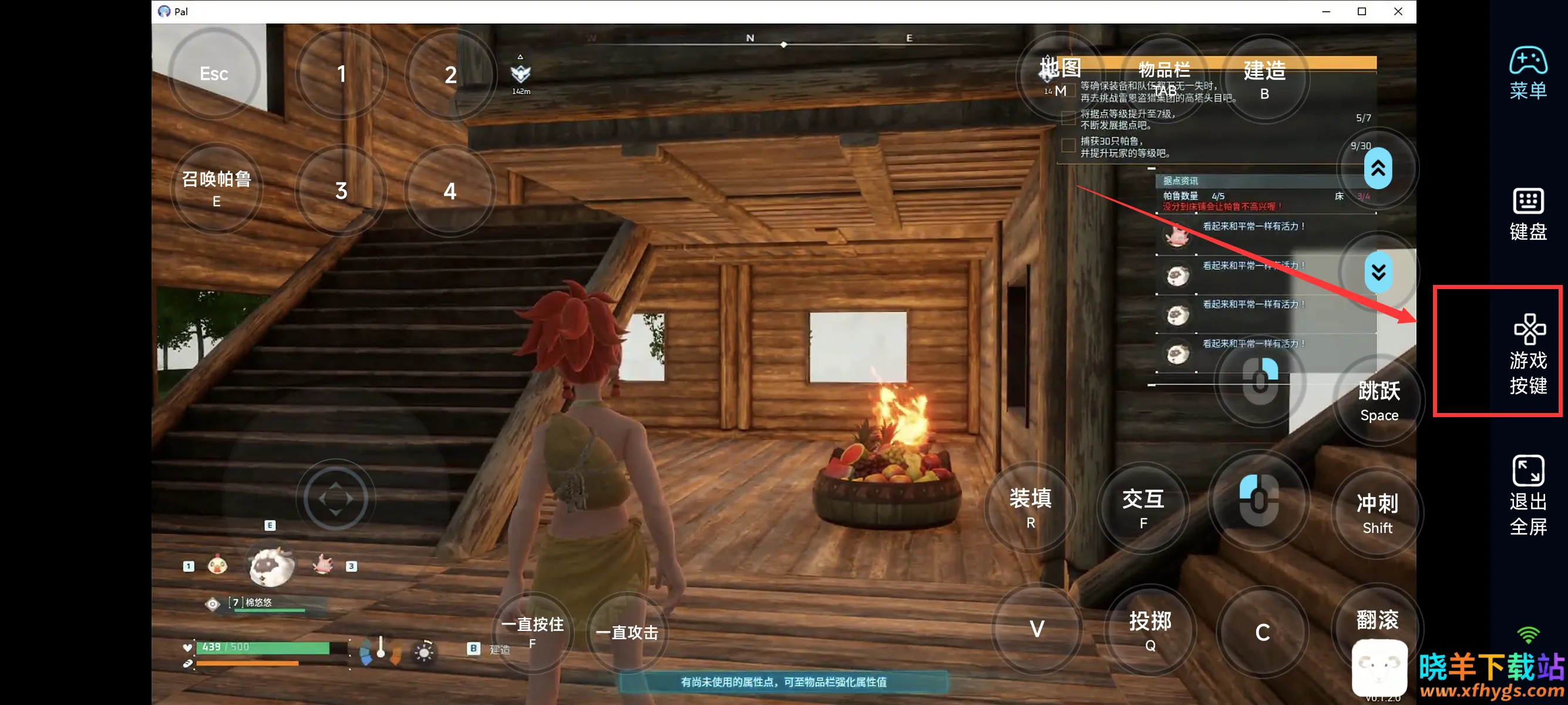
Task: Select 退出全屏 to exit fullscreen
Action: pos(1528,494)
